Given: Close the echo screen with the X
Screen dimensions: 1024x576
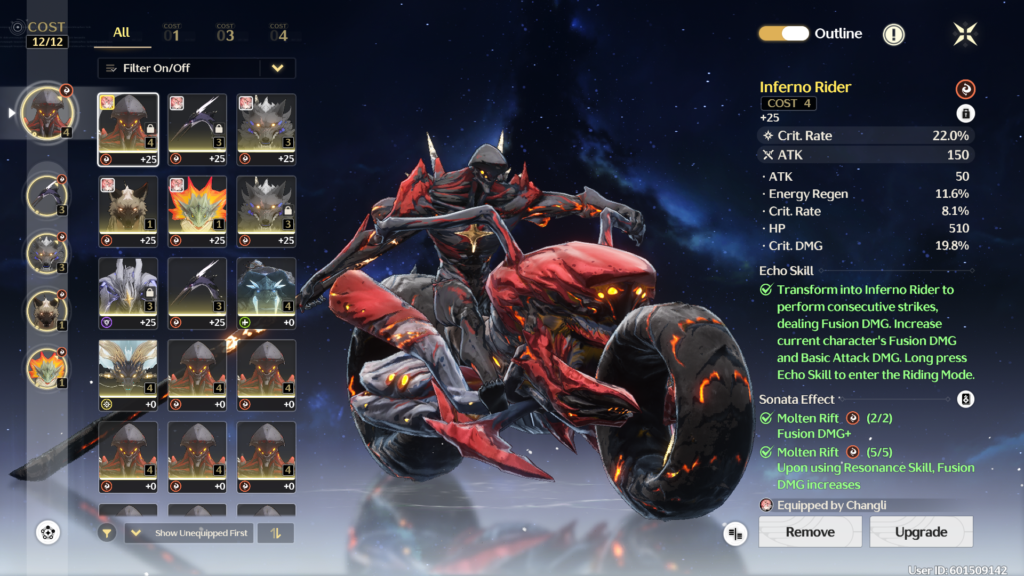Looking at the screenshot, I should [x=965, y=34].
